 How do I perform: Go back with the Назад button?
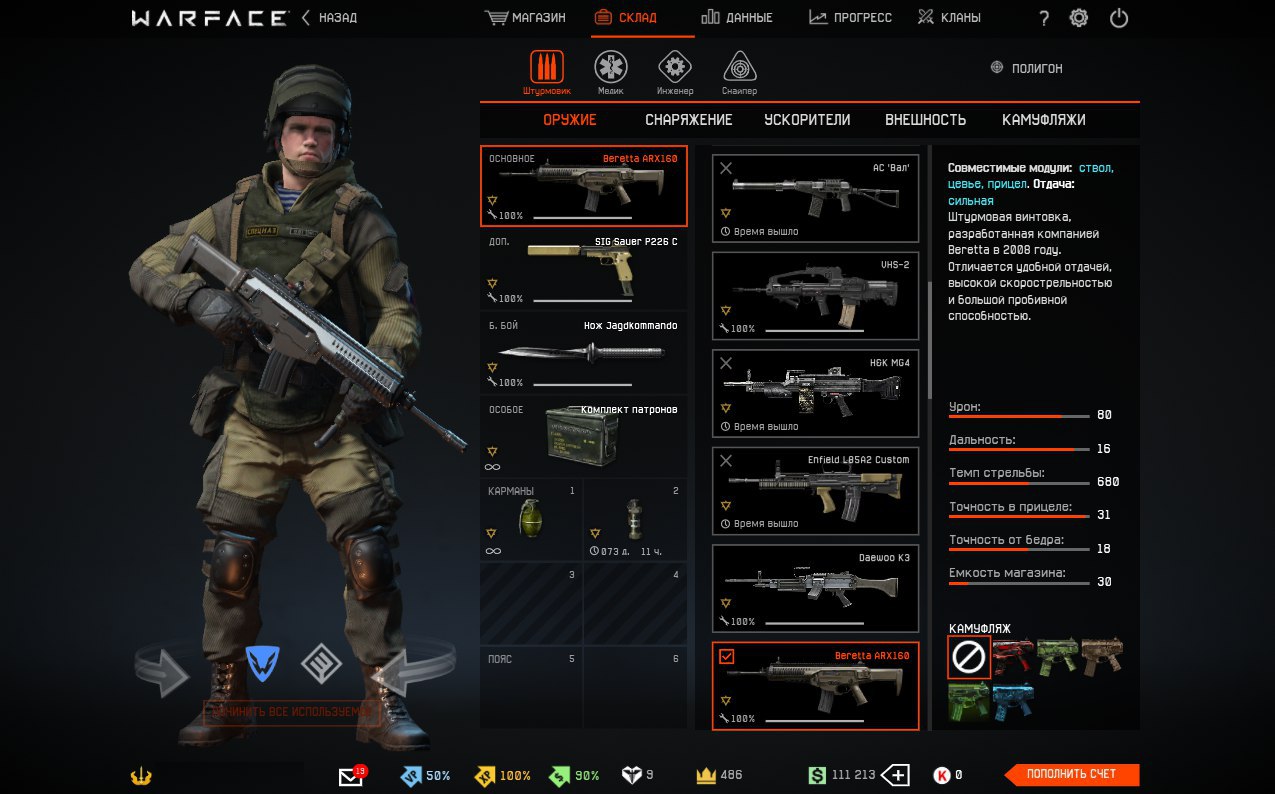pos(329,18)
